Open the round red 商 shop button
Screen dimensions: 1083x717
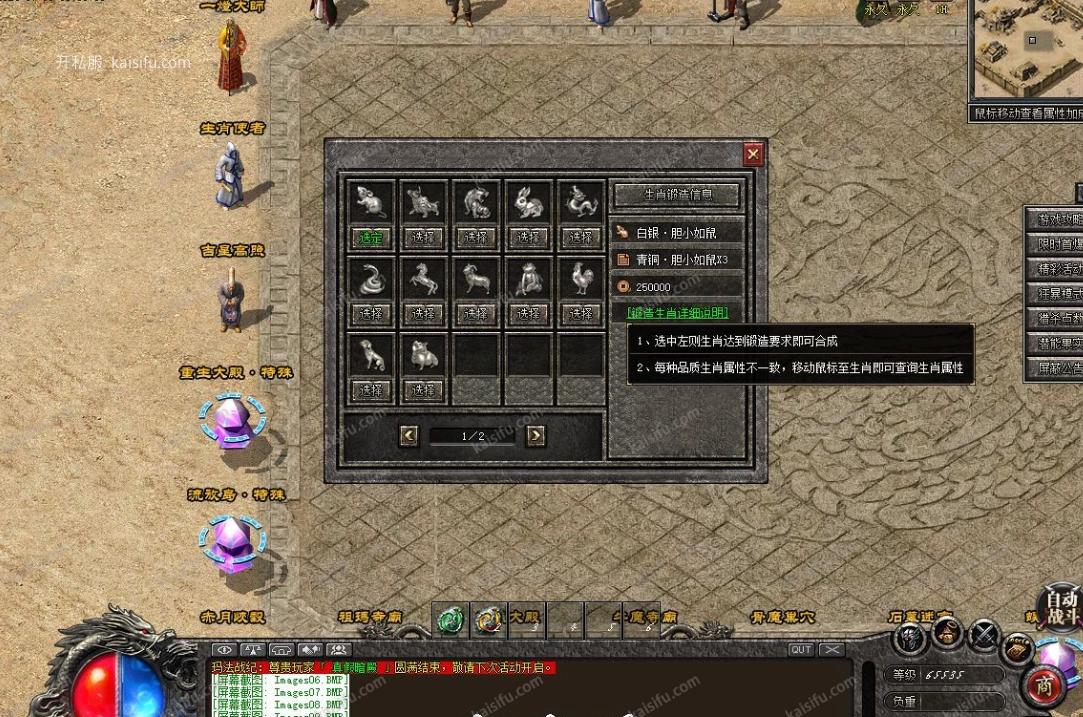1043,687
